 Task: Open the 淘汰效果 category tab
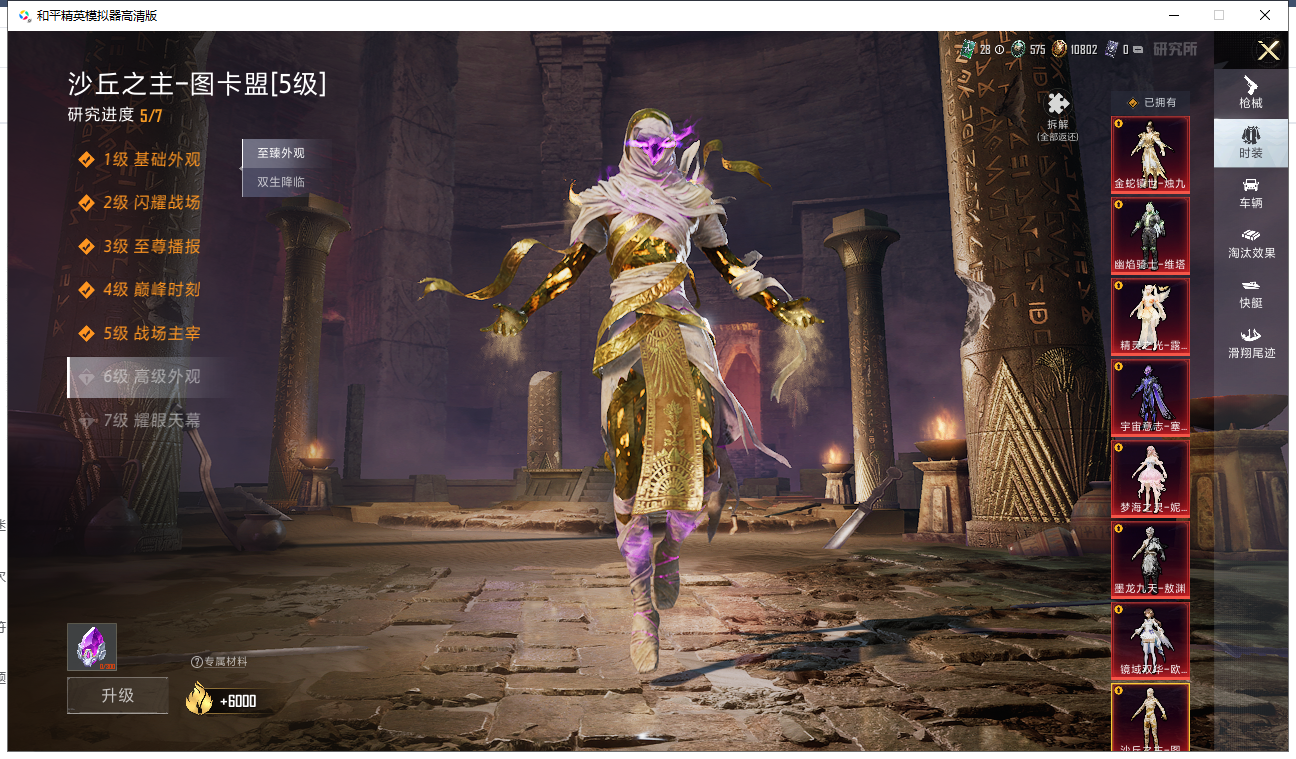click(x=1250, y=243)
